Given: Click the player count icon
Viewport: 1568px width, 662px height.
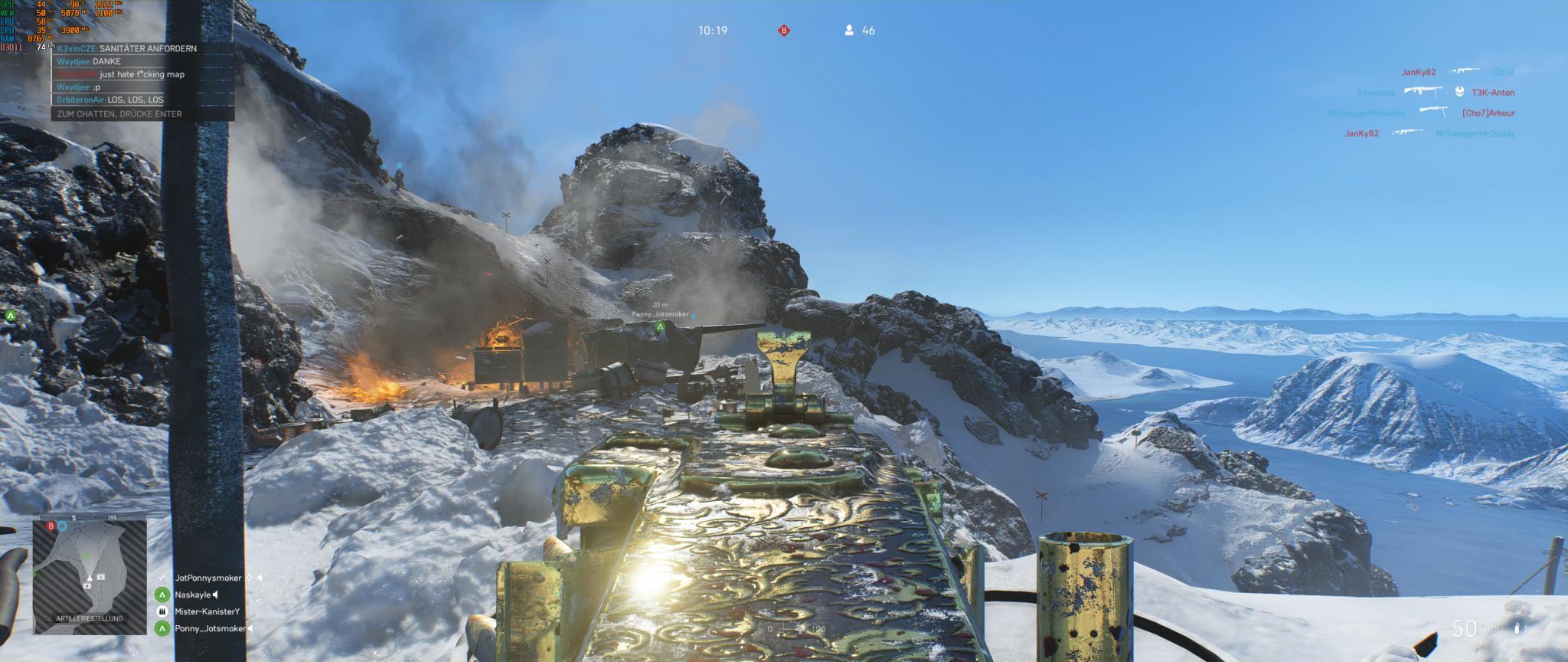Looking at the screenshot, I should point(849,31).
